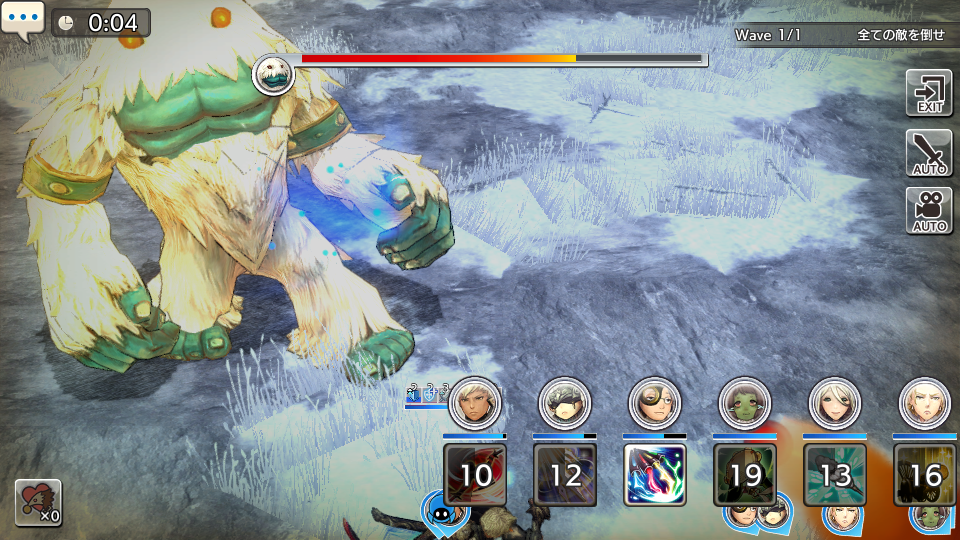Select skill with cooldown 13
The height and width of the screenshot is (540, 960).
pos(835,474)
